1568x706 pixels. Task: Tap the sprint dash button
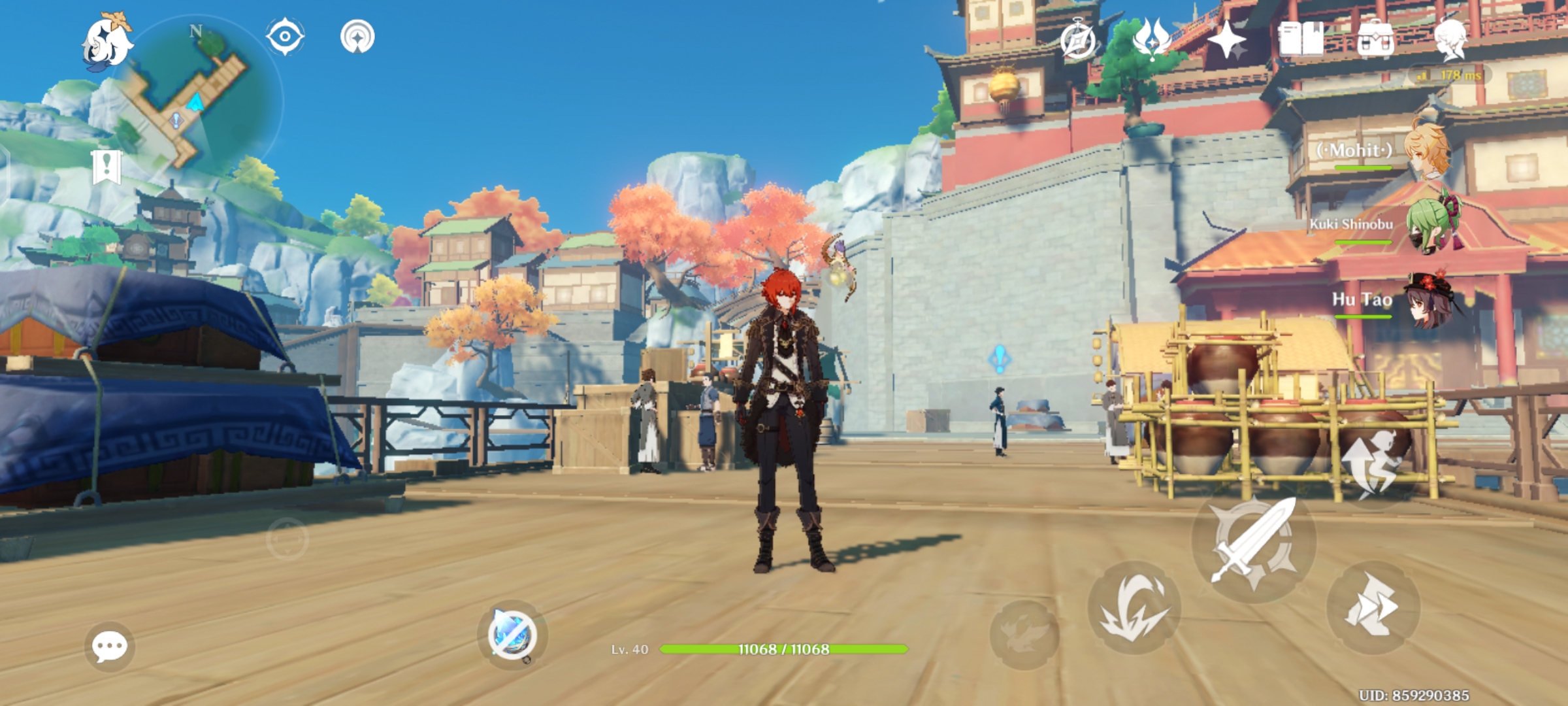click(x=1373, y=608)
